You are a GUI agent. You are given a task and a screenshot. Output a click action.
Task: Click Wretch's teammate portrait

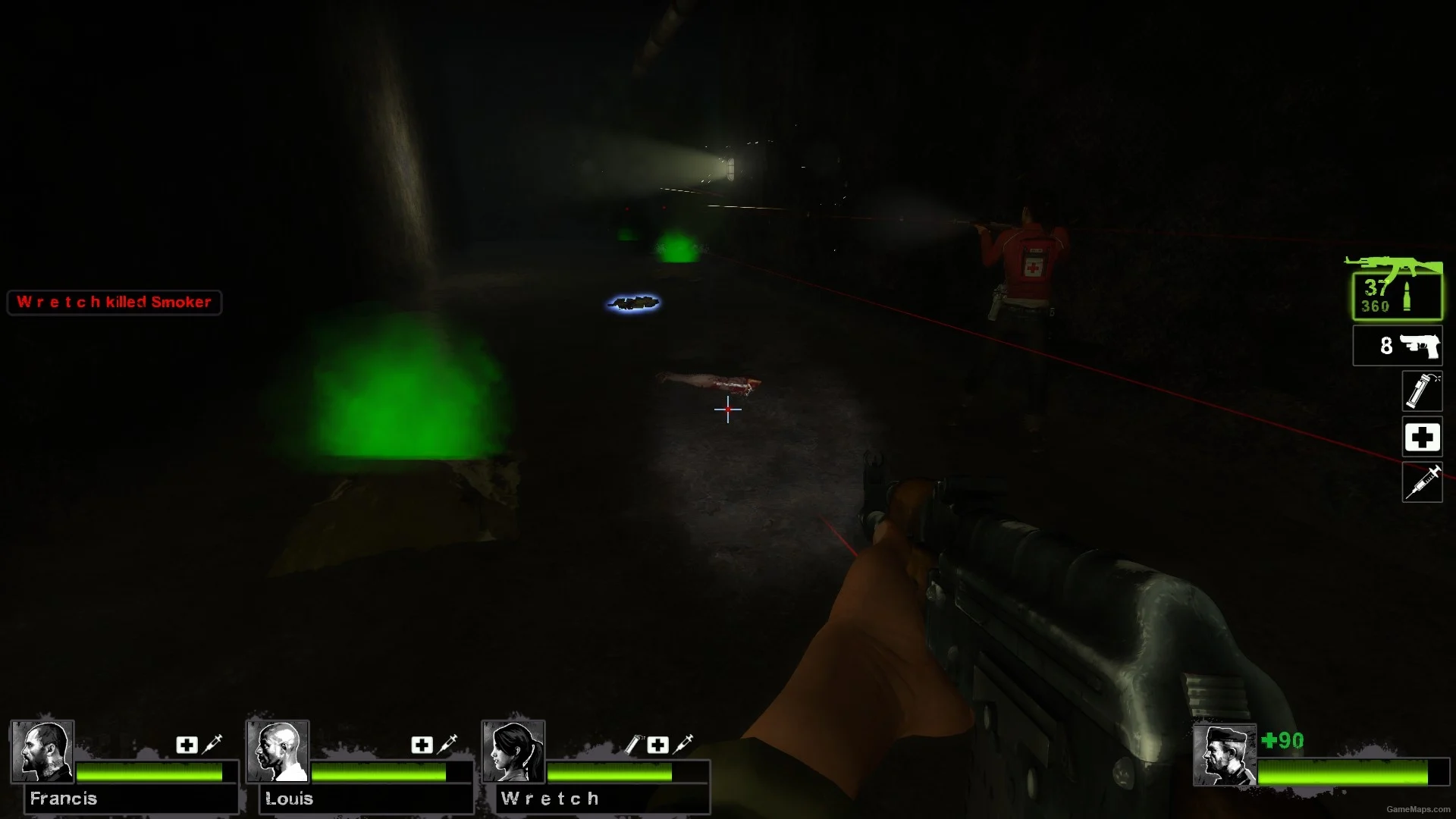tap(513, 751)
